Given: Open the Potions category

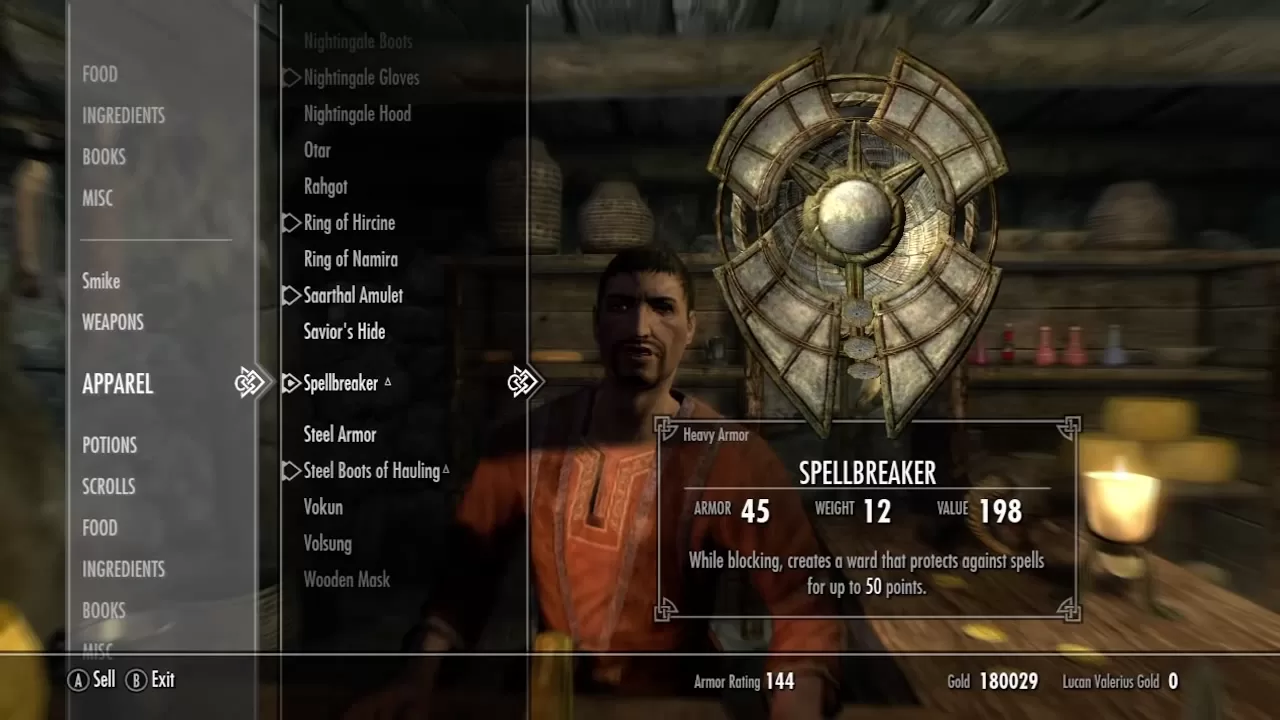Looking at the screenshot, I should tap(109, 445).
